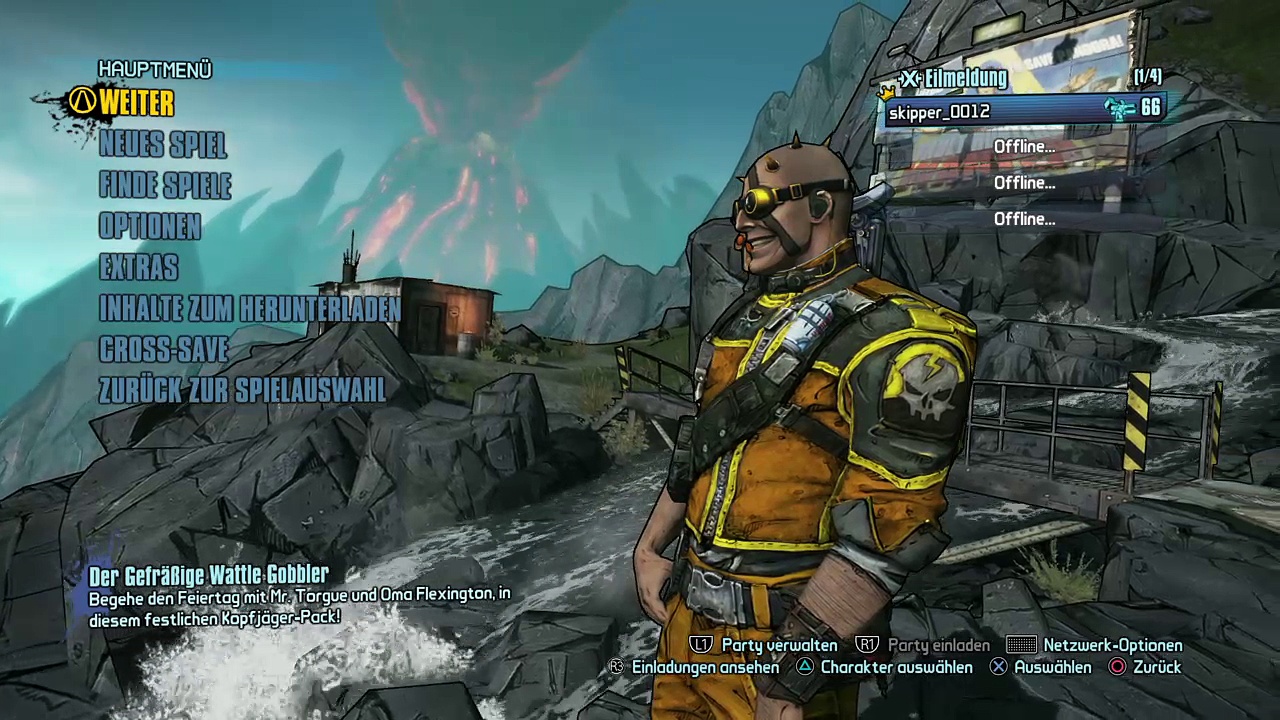Start a Neues Spiel
The image size is (1280, 720).
(163, 145)
